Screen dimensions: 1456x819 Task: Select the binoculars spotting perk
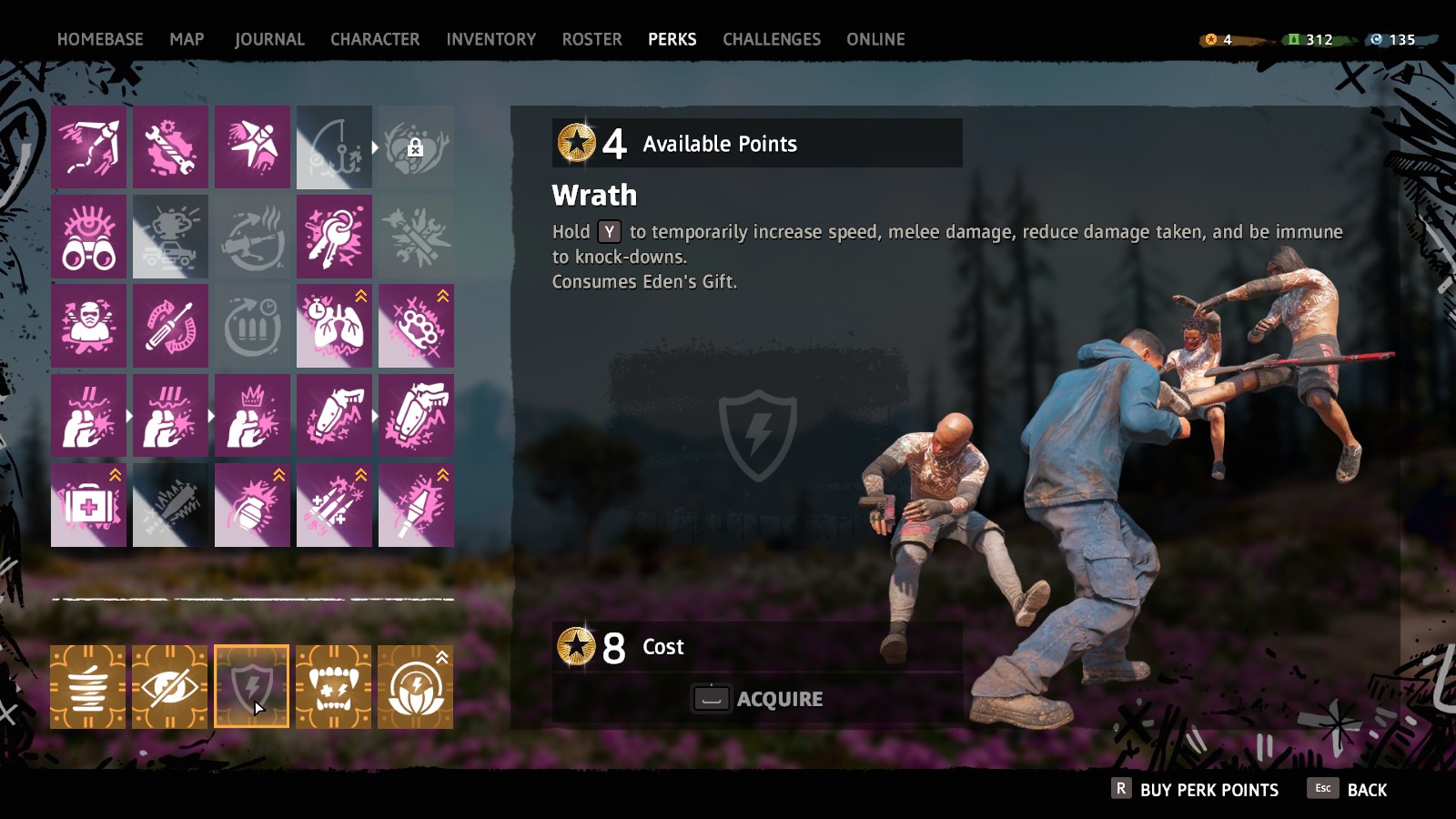(x=88, y=236)
